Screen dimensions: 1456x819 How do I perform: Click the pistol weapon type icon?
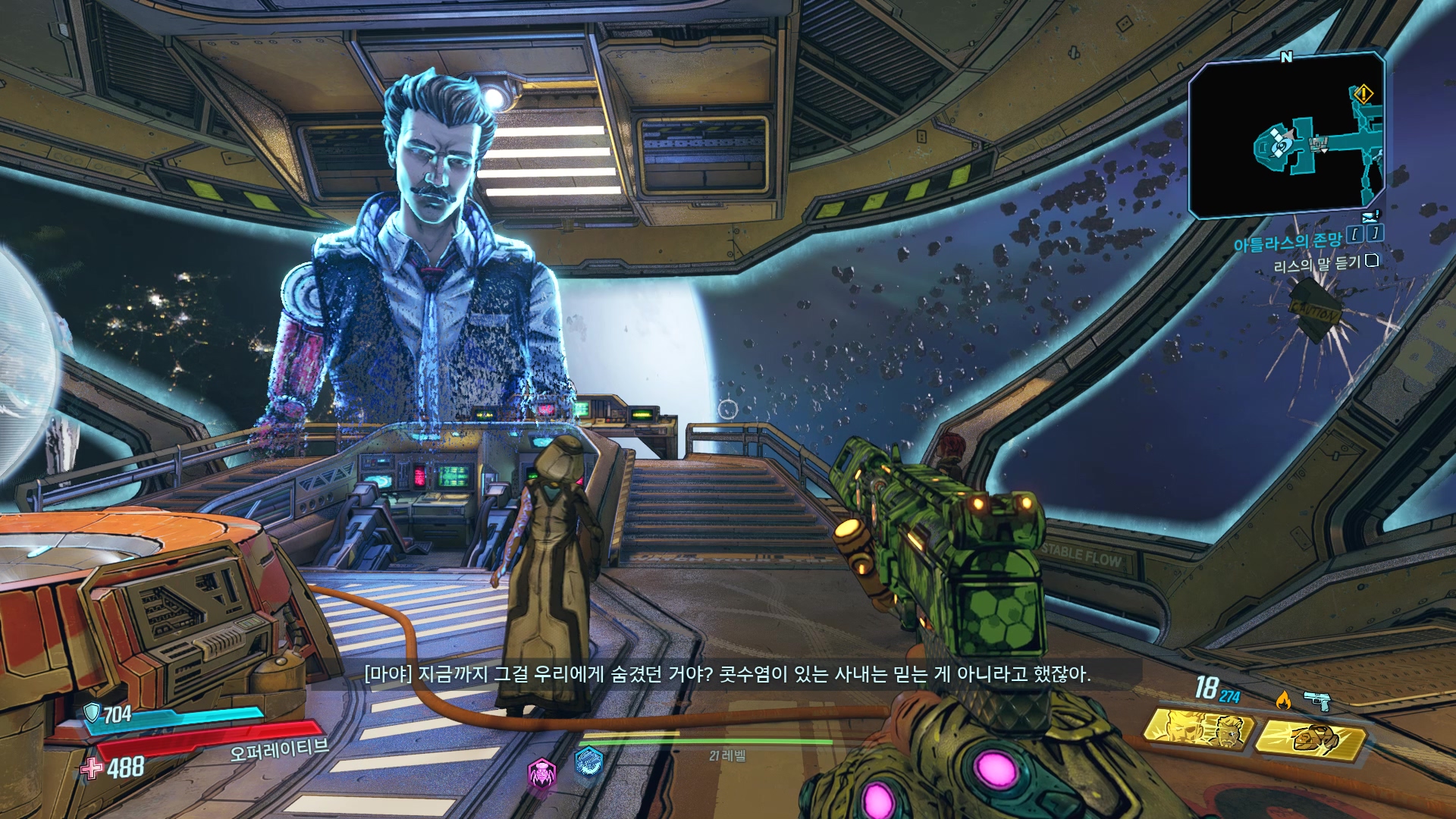(1317, 701)
